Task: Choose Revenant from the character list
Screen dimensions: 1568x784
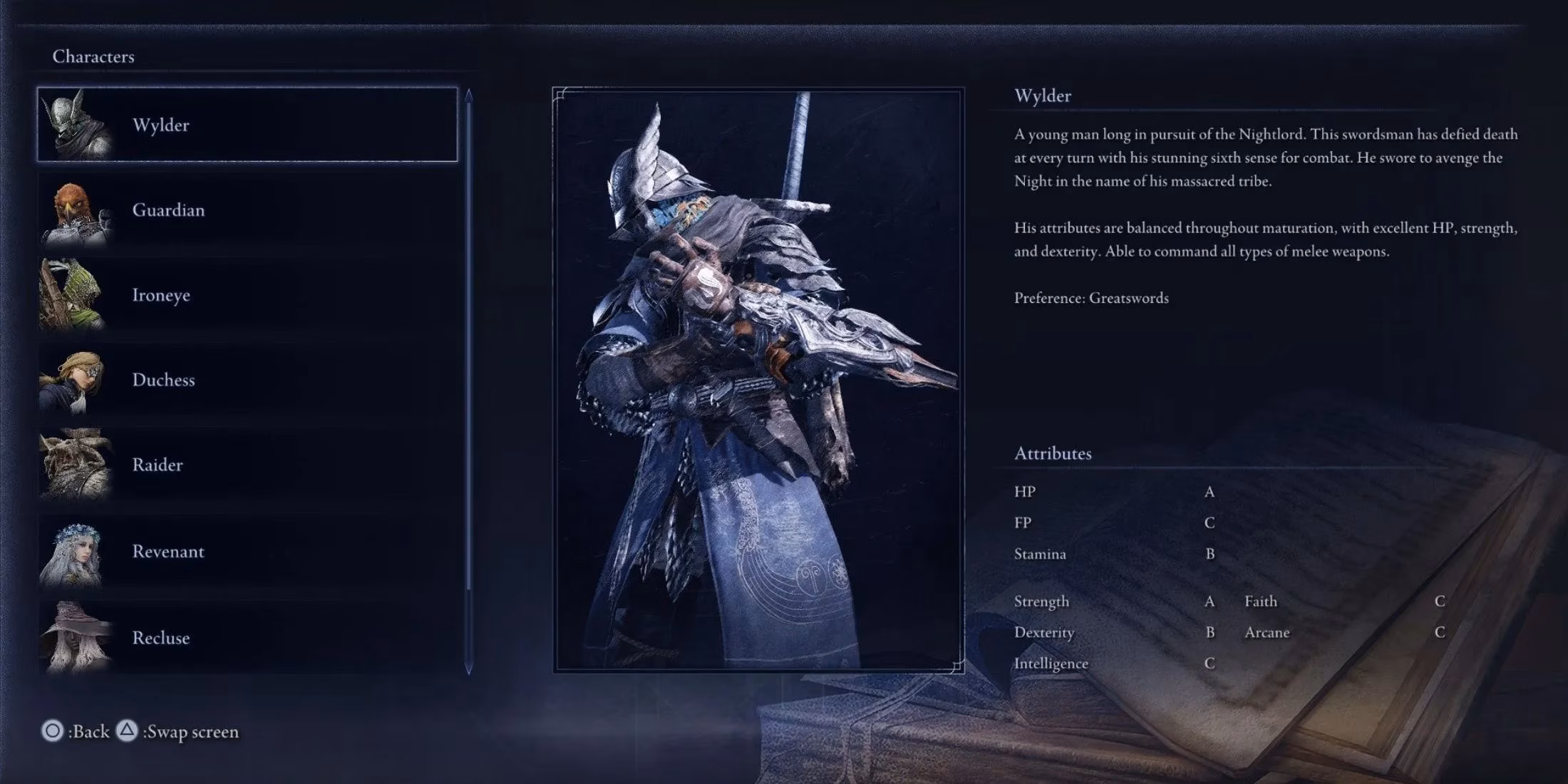Action: [168, 551]
